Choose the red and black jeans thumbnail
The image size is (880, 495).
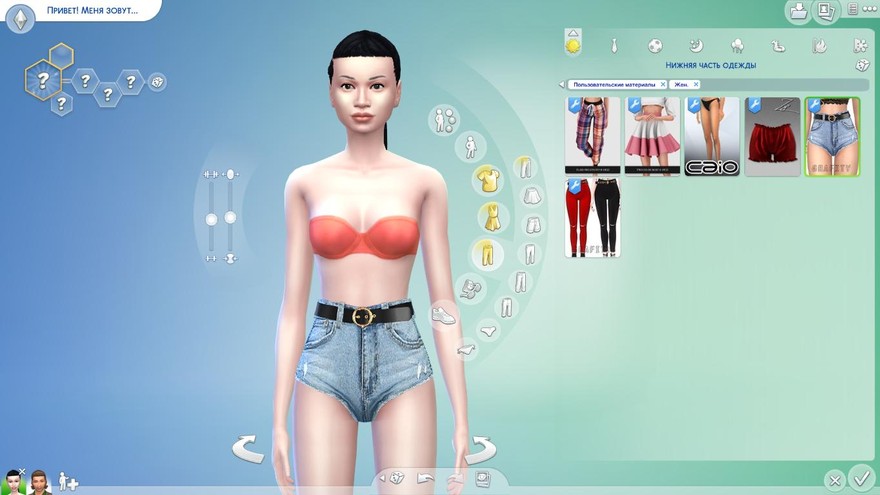(x=592, y=218)
